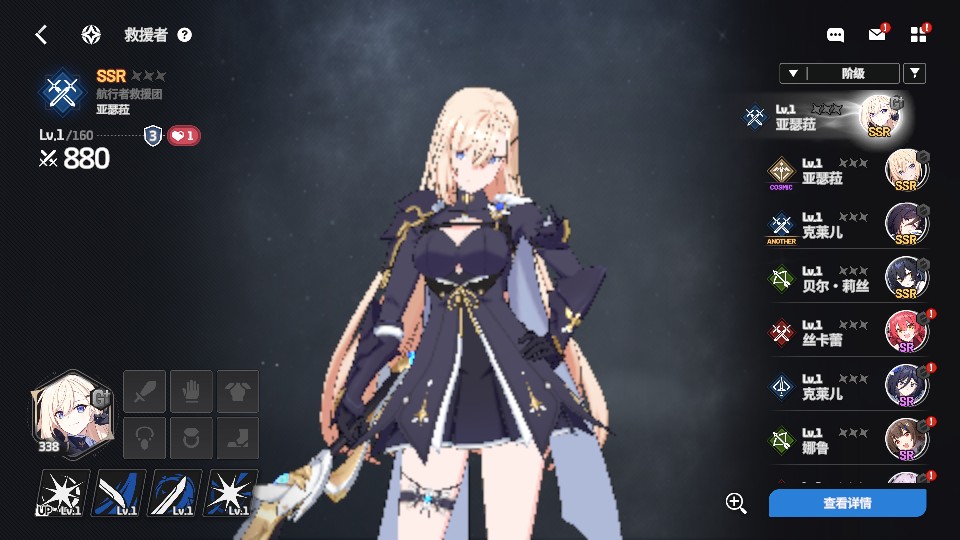Zoom the character view with the magnifier
Image resolution: width=960 pixels, height=540 pixels.
[x=737, y=503]
